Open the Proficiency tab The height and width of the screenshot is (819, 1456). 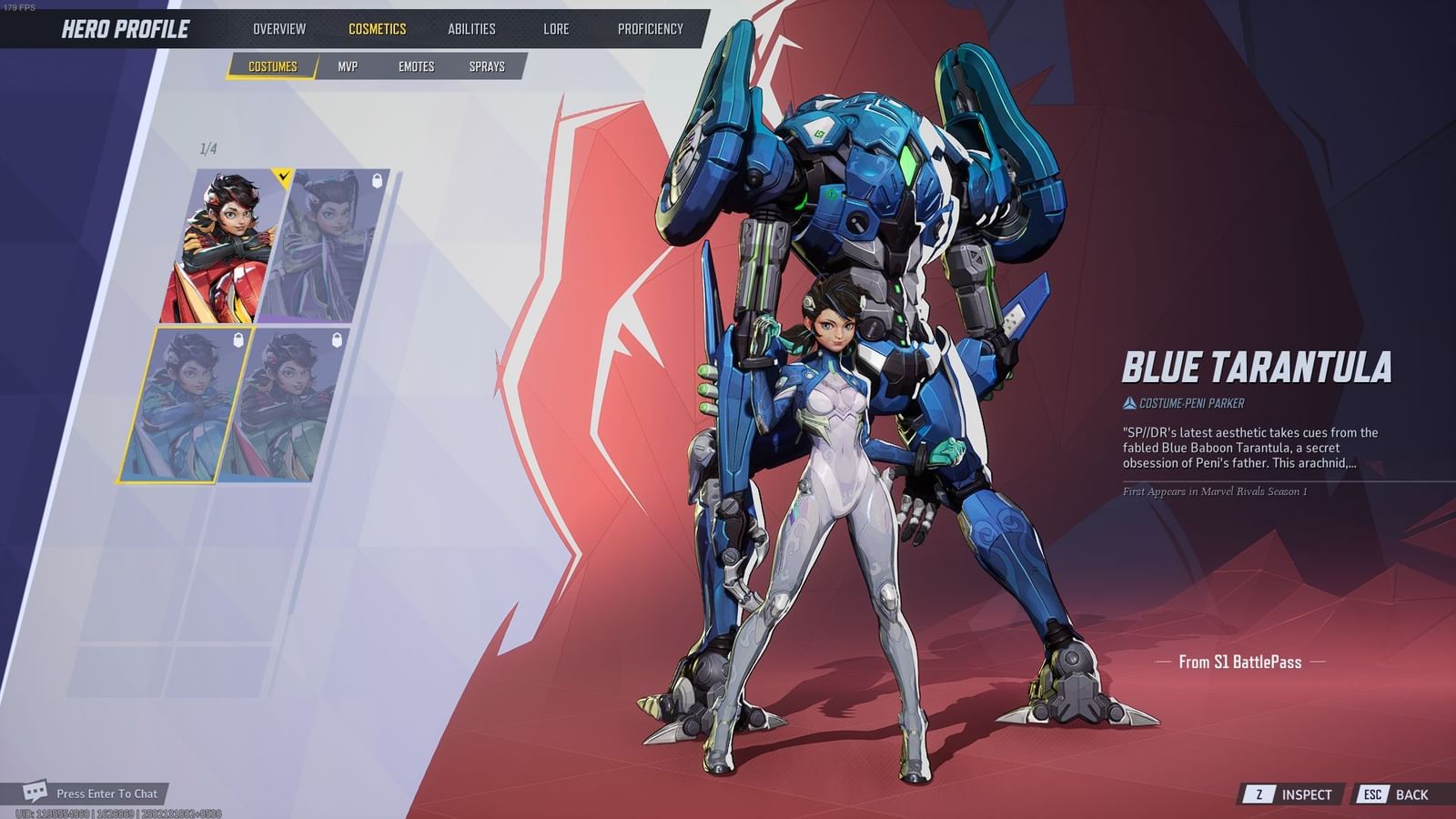point(650,29)
